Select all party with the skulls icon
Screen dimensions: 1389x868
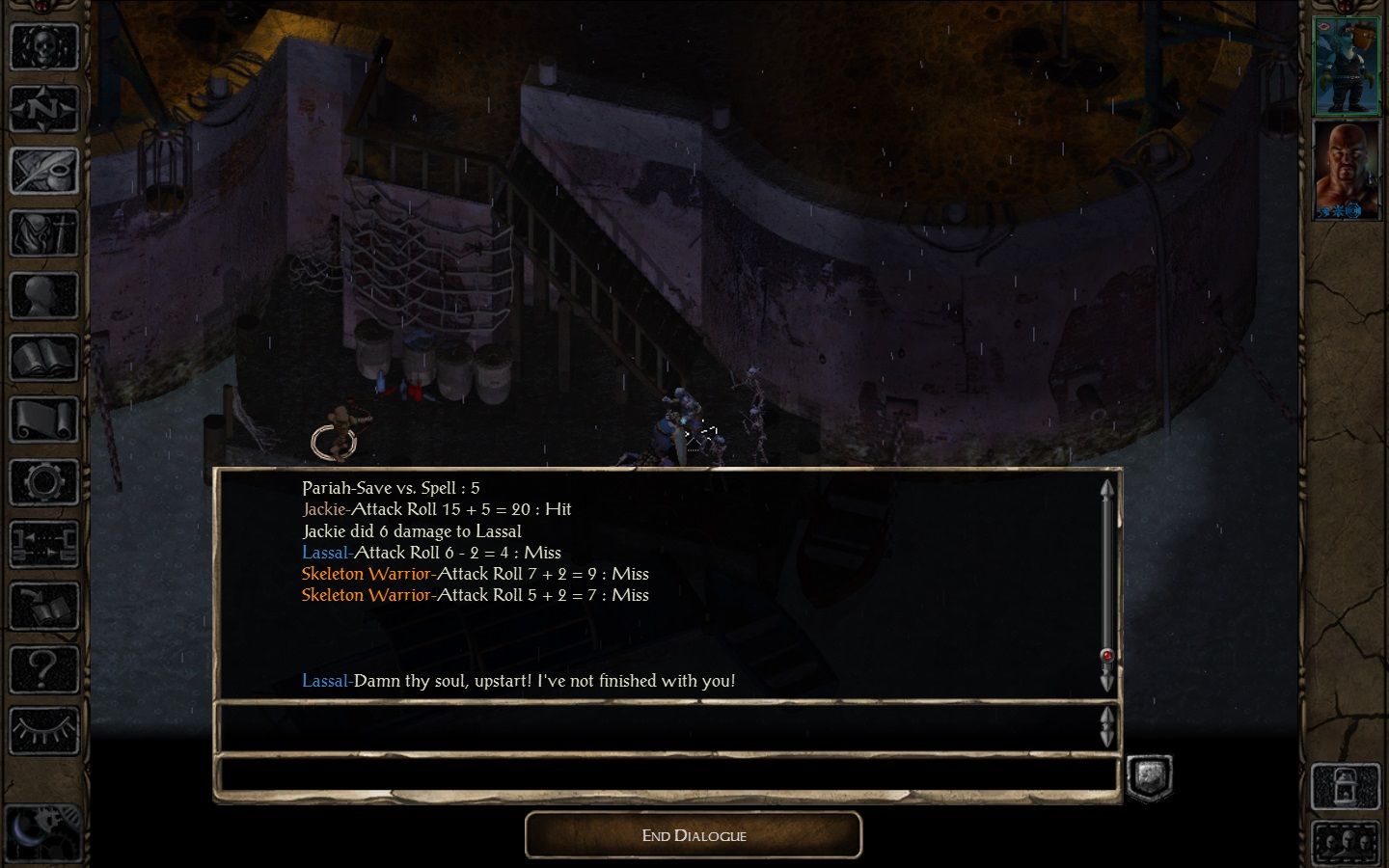click(x=1346, y=840)
